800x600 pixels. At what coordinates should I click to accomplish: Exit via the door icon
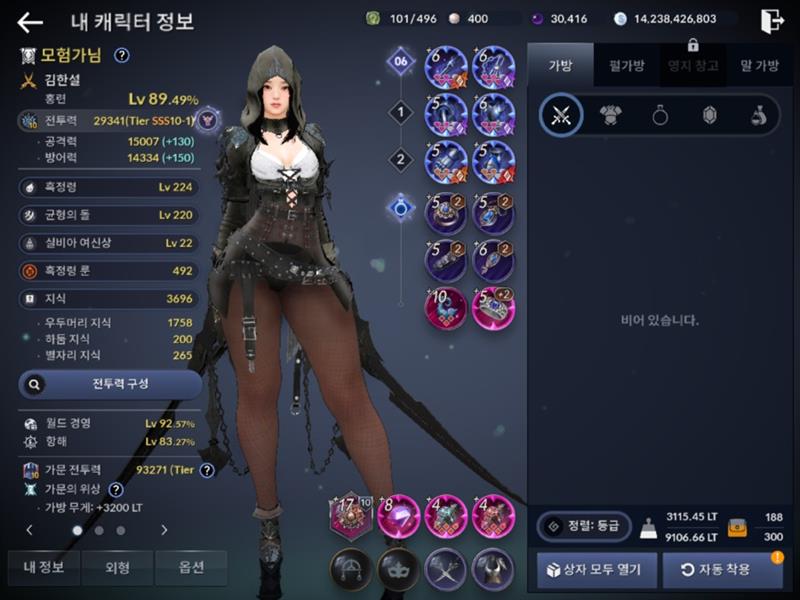click(x=771, y=21)
